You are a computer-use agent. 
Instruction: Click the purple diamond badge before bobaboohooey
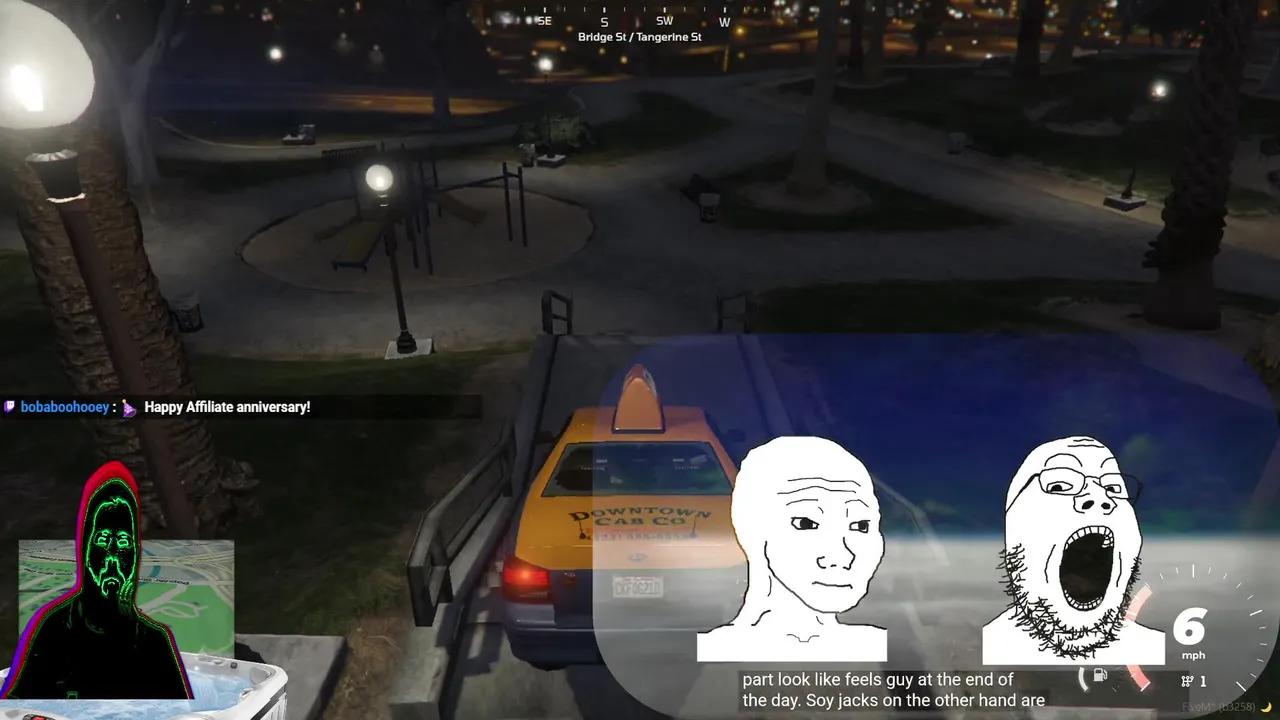(x=10, y=406)
